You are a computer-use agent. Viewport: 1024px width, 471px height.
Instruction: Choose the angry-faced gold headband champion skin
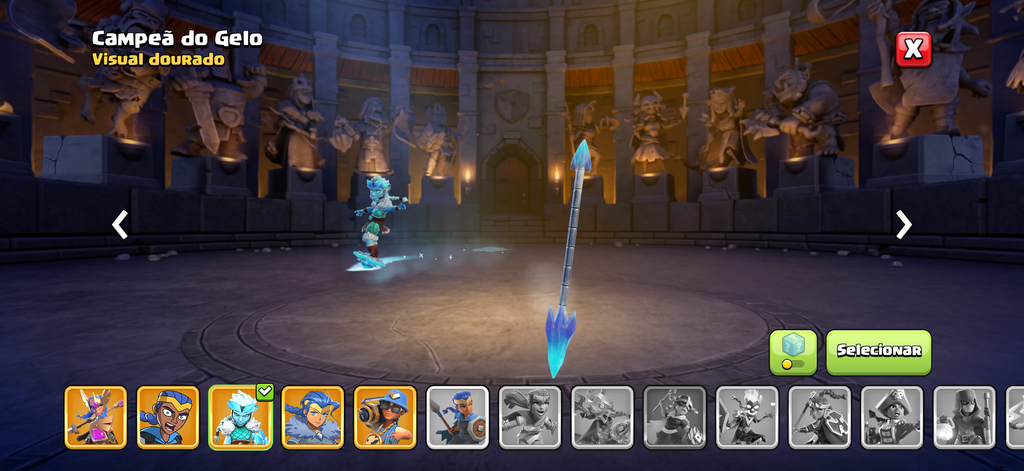tap(168, 417)
